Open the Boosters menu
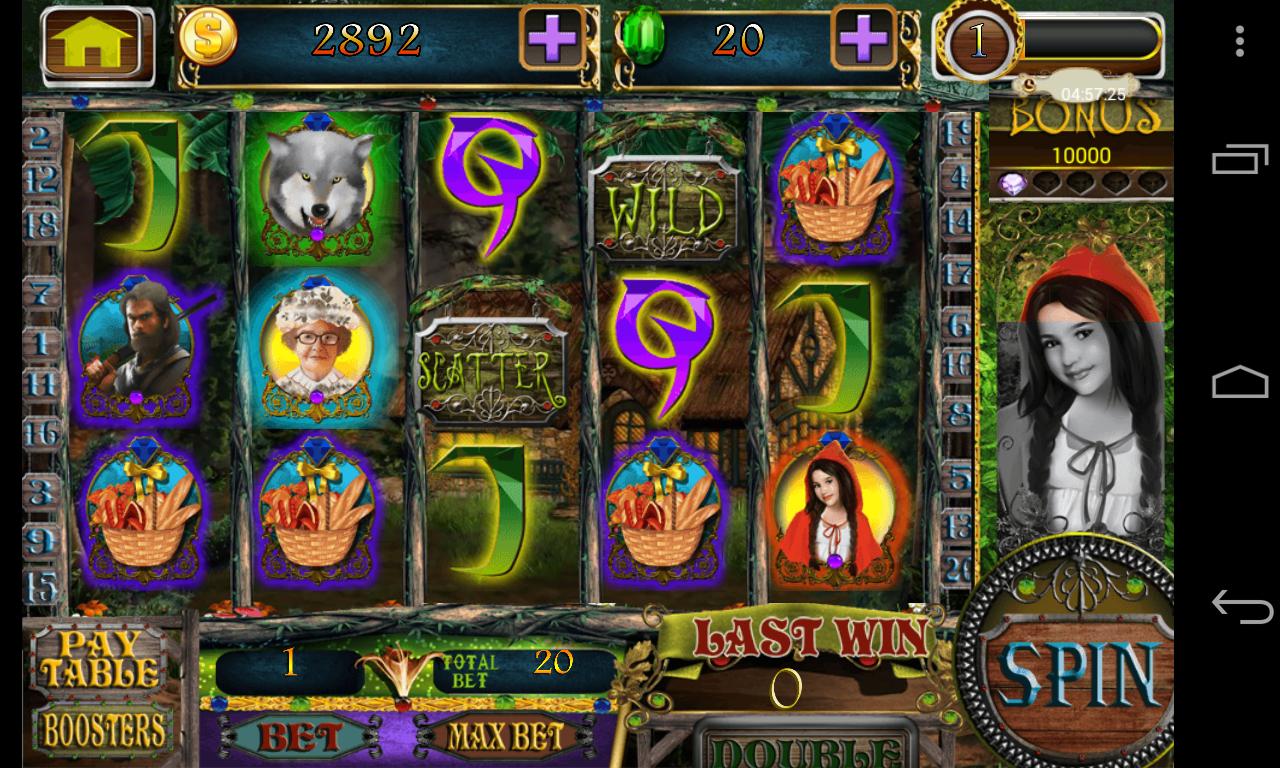Viewport: 1280px width, 768px height. 103,730
